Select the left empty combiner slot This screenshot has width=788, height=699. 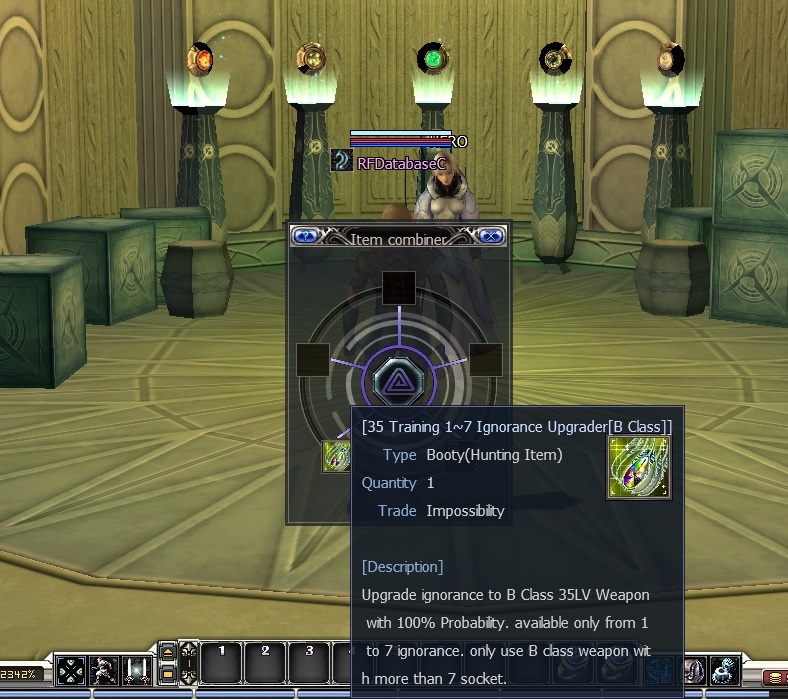coord(313,360)
